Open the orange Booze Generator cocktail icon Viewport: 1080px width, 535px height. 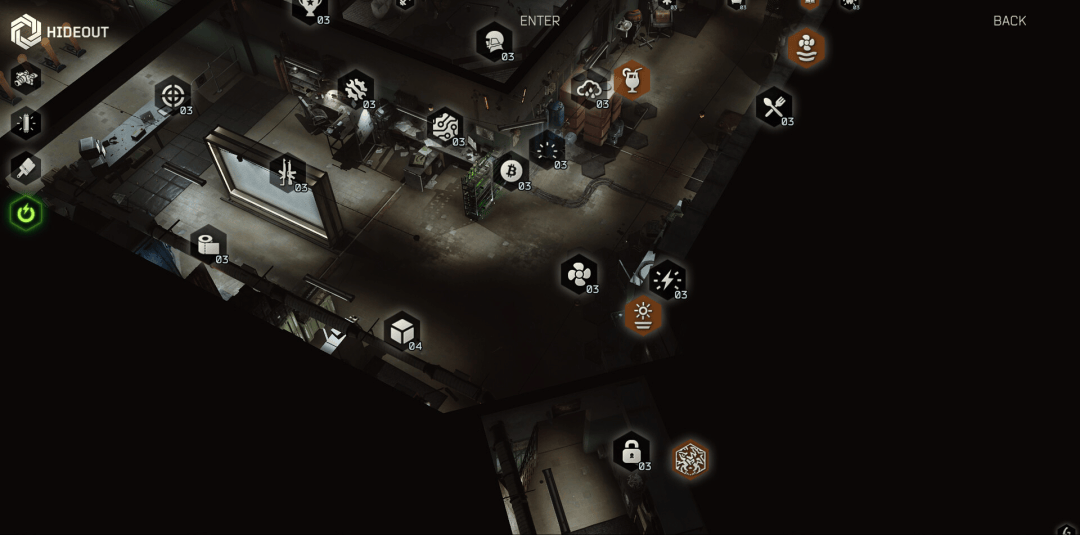[x=632, y=79]
